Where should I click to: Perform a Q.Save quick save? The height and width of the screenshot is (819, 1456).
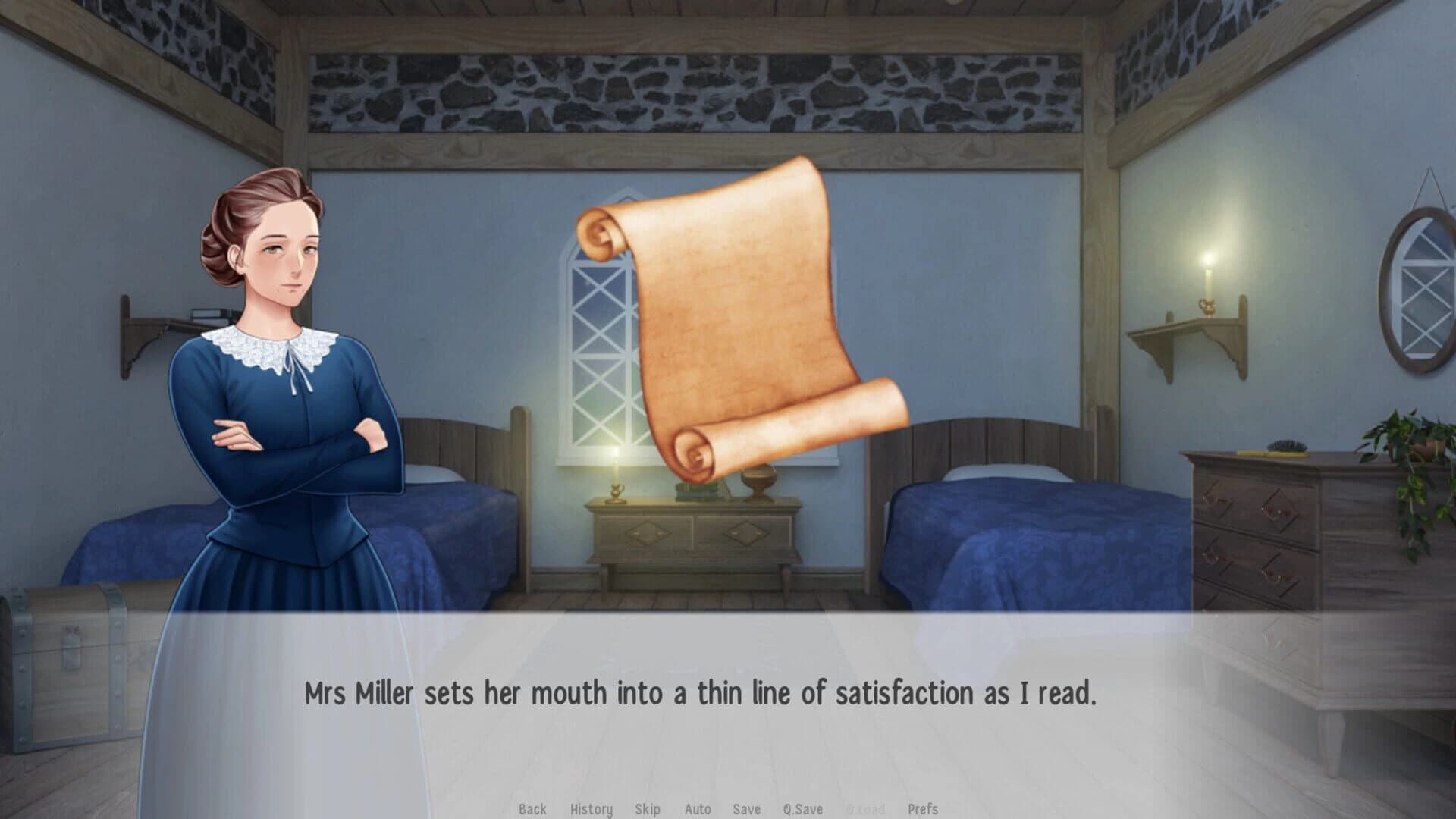click(803, 809)
